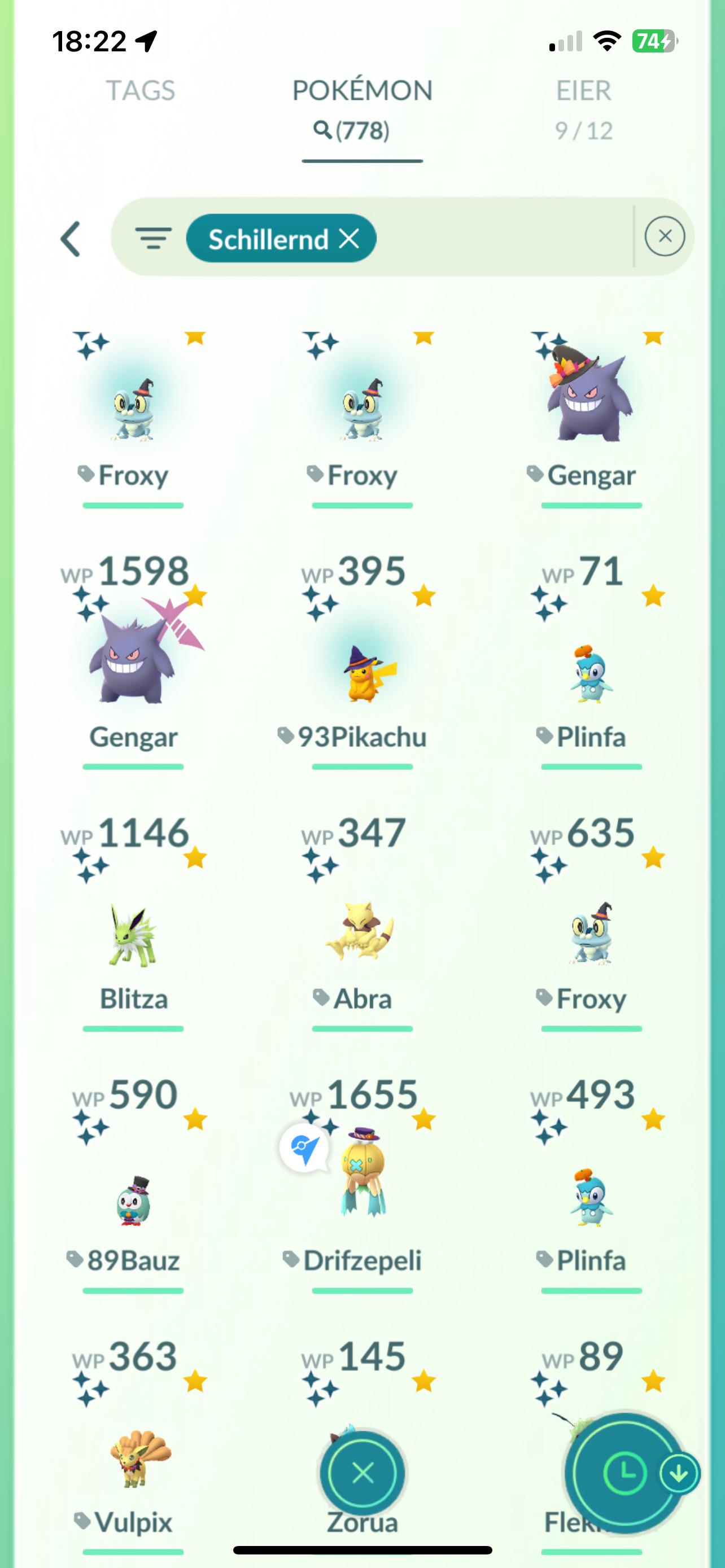The image size is (725, 1568).
Task: Tap the green progress bar below Blitza
Action: click(134, 1029)
